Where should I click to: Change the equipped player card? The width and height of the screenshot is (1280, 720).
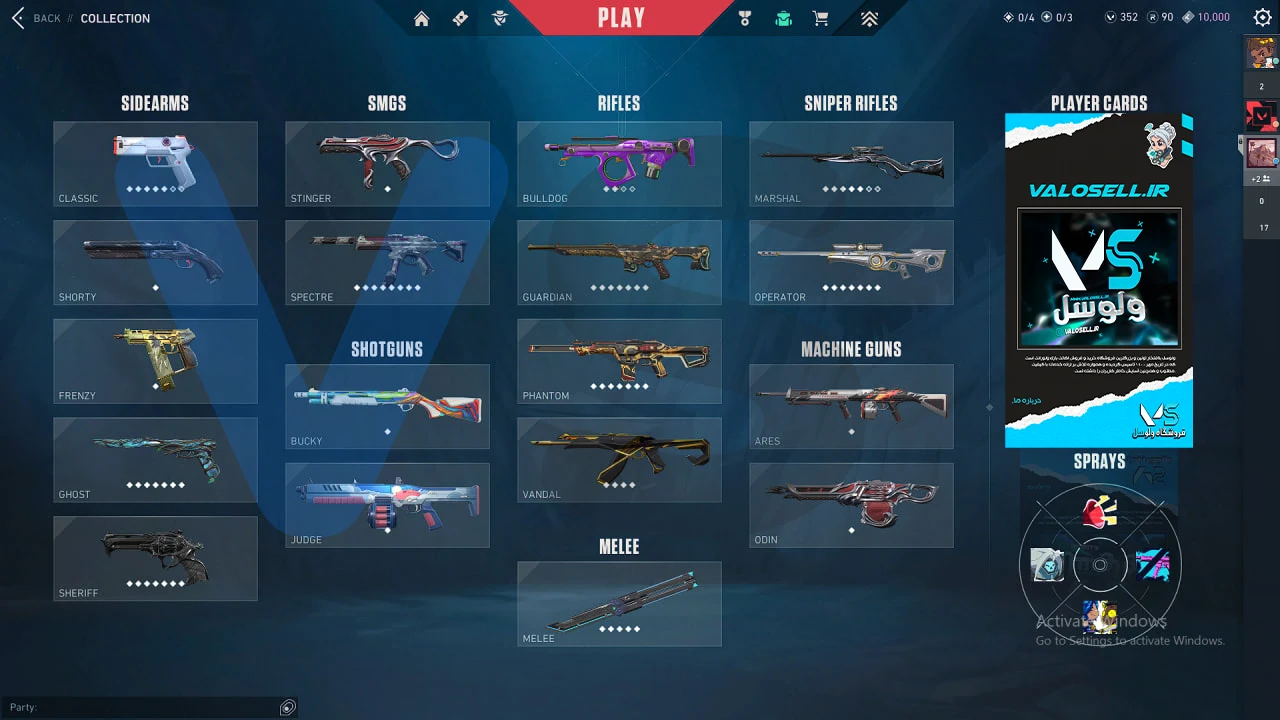point(1098,280)
